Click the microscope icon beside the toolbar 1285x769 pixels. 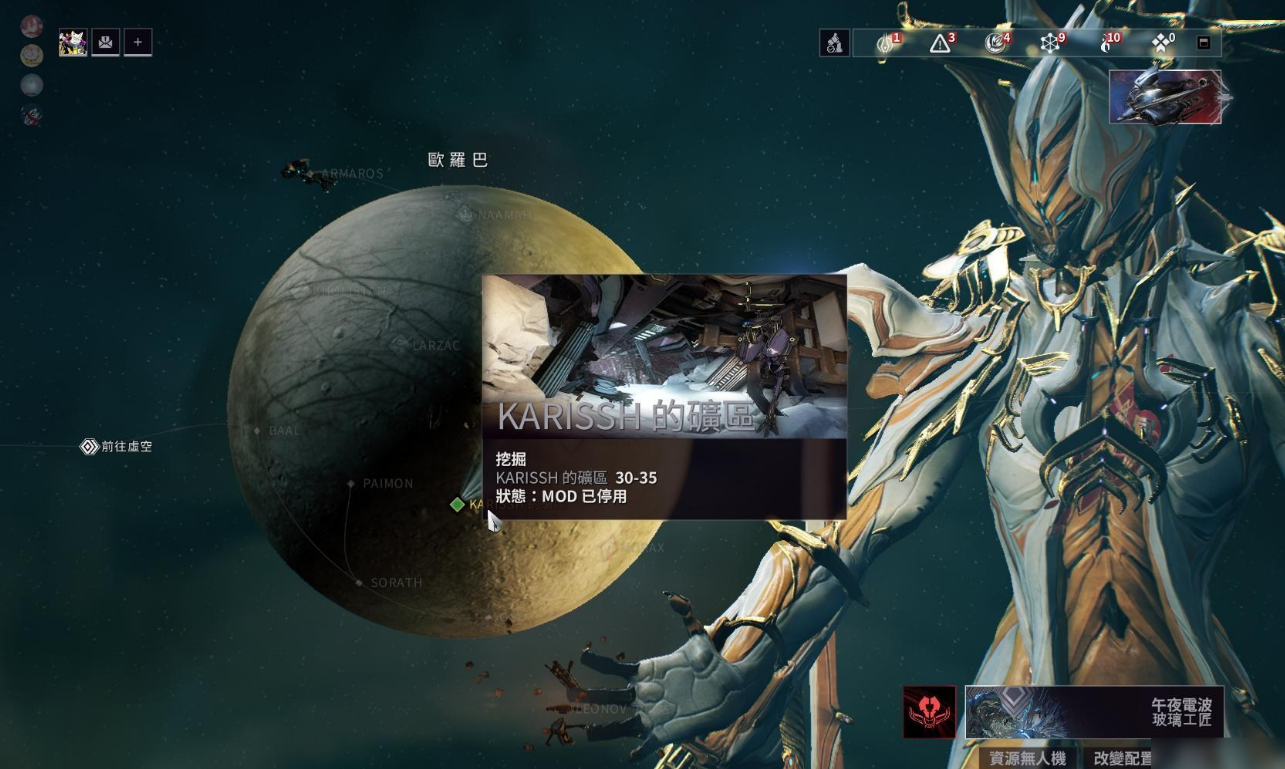click(x=834, y=43)
